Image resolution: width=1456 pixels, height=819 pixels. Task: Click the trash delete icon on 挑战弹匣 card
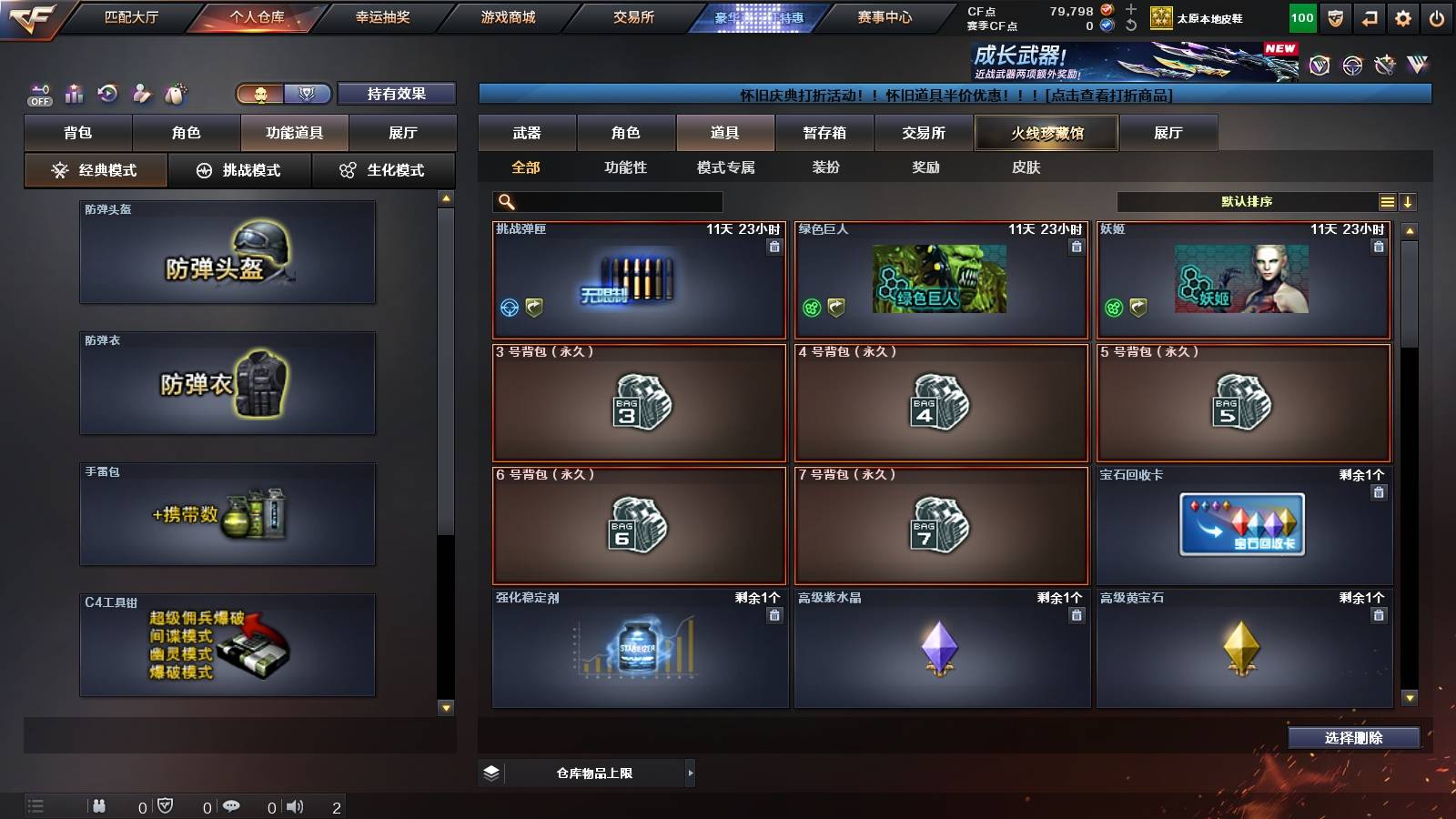point(772,247)
